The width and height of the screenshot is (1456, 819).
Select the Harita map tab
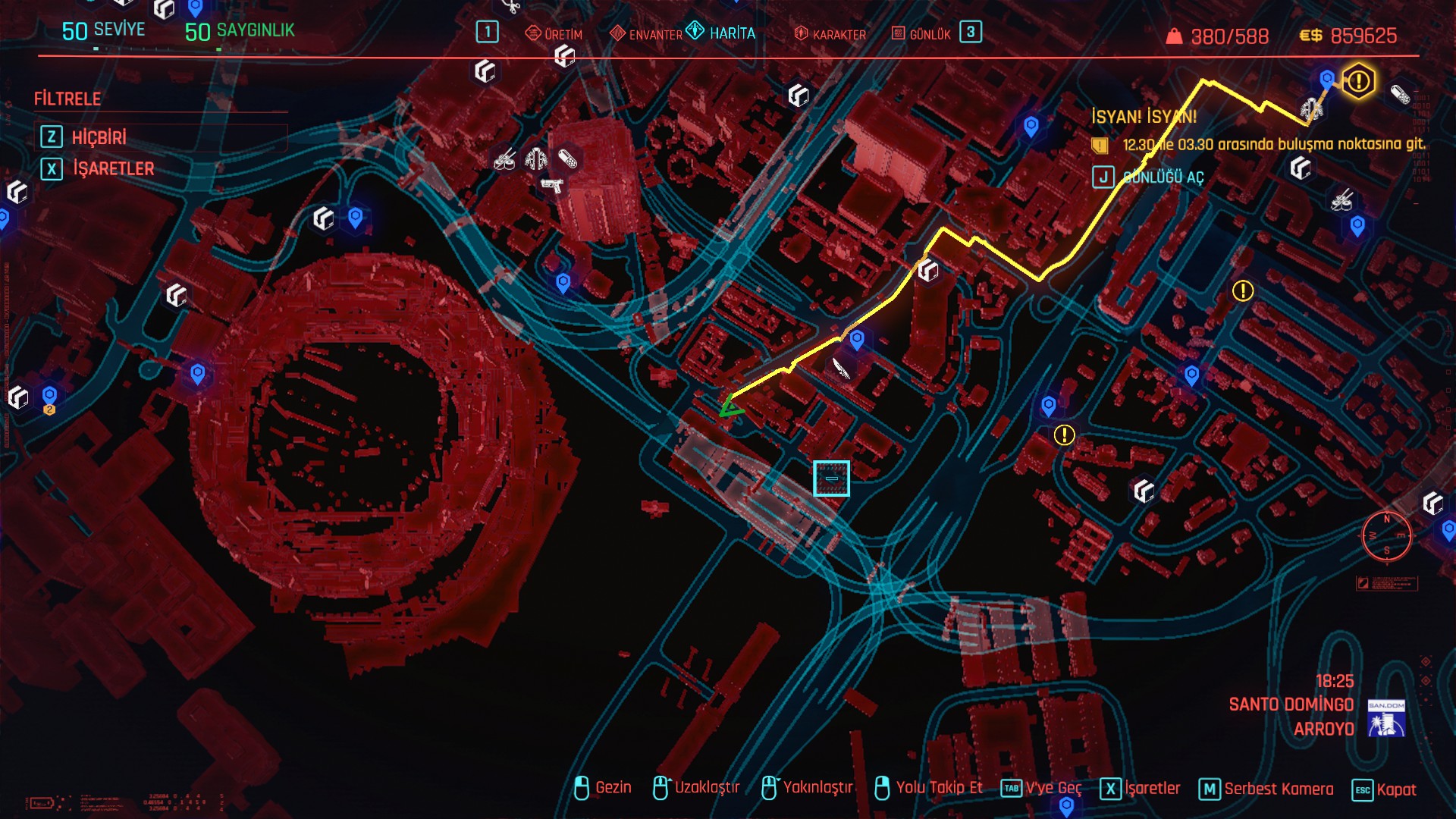pos(721,33)
